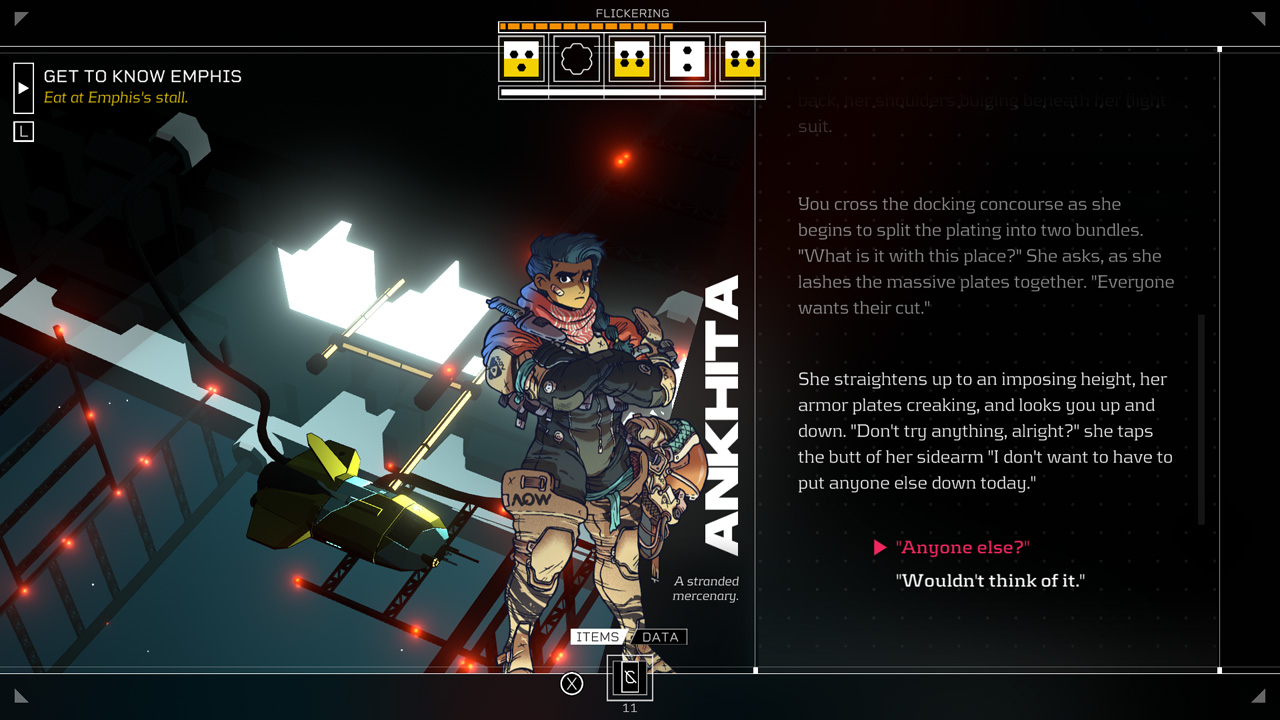The width and height of the screenshot is (1280, 720).
Task: Click the circled X cancel icon
Action: click(x=571, y=683)
